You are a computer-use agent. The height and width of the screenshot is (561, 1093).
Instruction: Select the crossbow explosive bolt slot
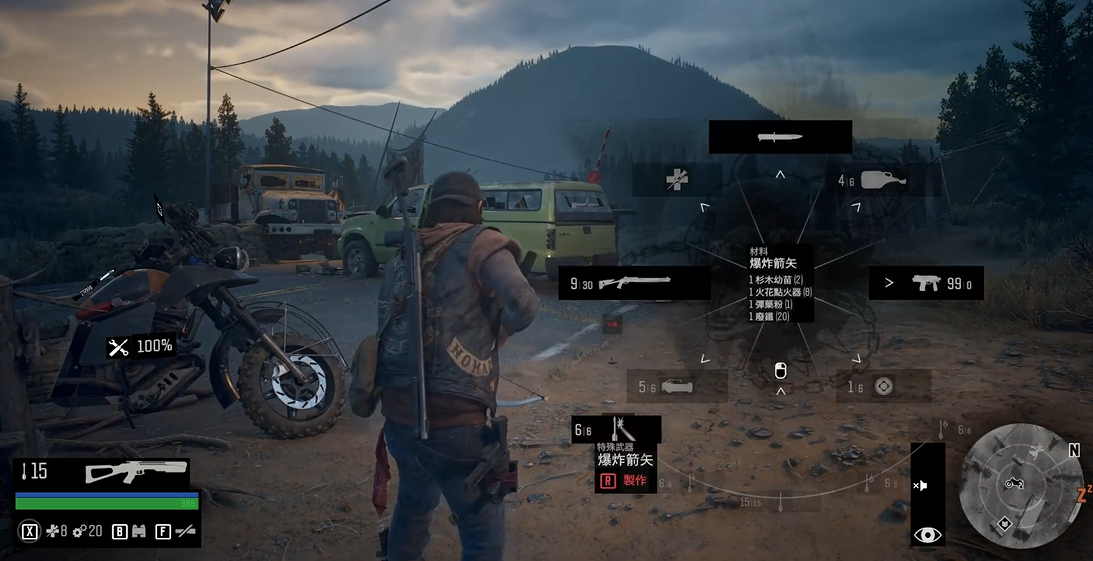[616, 430]
